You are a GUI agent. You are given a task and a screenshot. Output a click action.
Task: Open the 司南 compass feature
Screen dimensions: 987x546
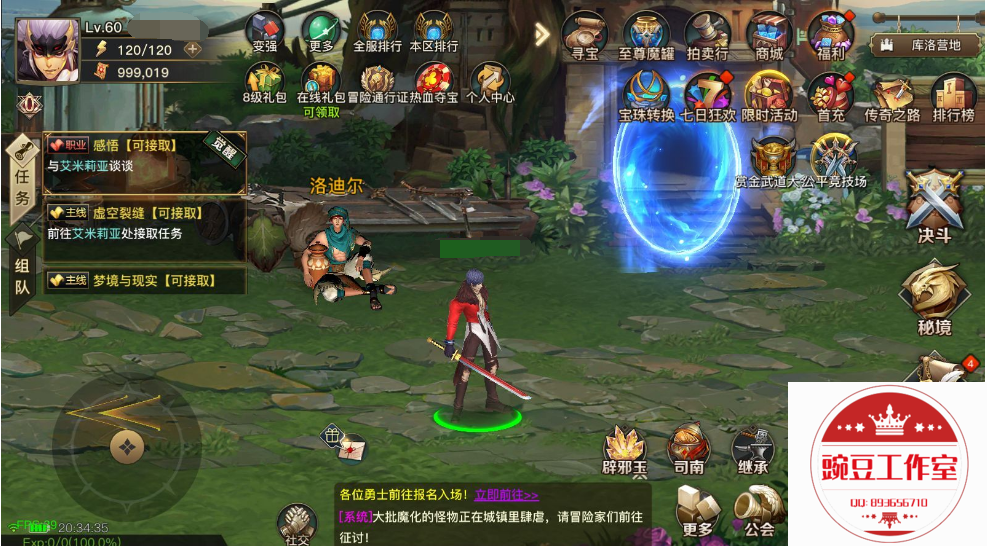[x=688, y=450]
